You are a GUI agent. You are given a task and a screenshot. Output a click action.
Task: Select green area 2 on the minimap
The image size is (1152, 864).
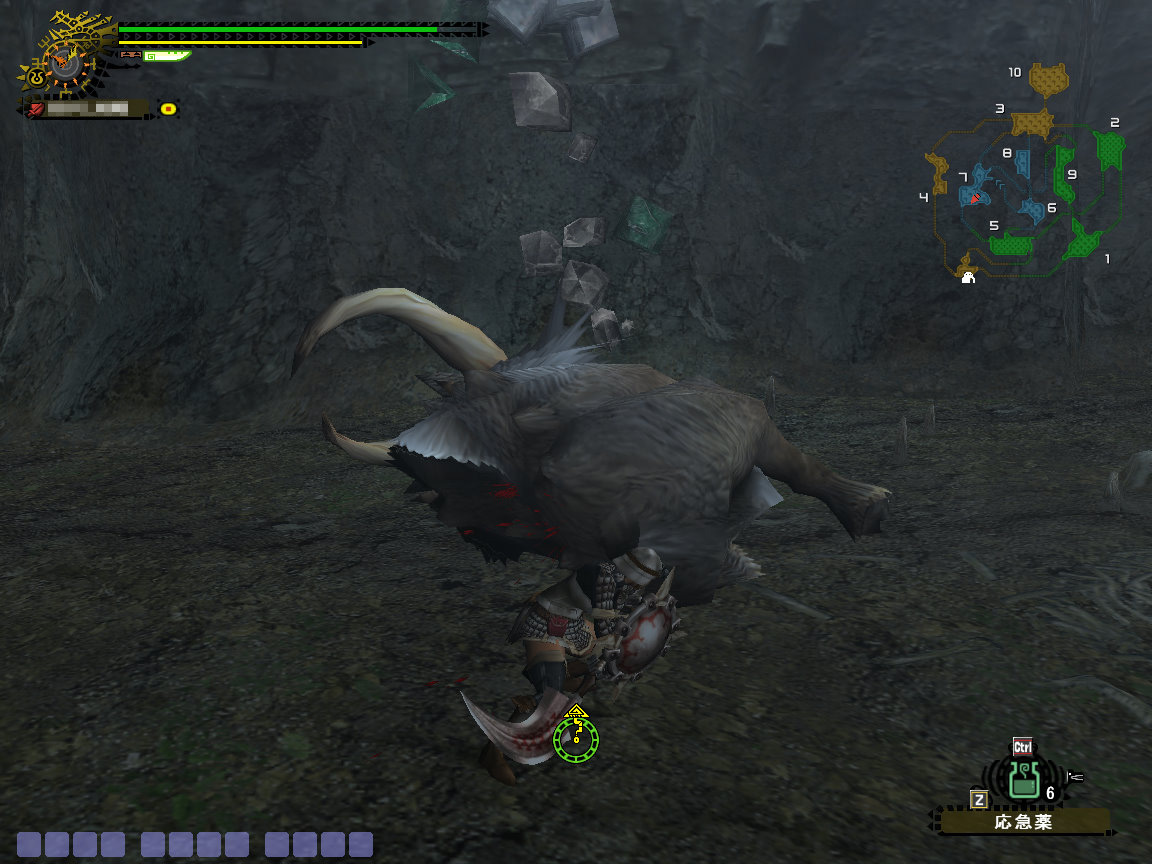click(x=1109, y=150)
